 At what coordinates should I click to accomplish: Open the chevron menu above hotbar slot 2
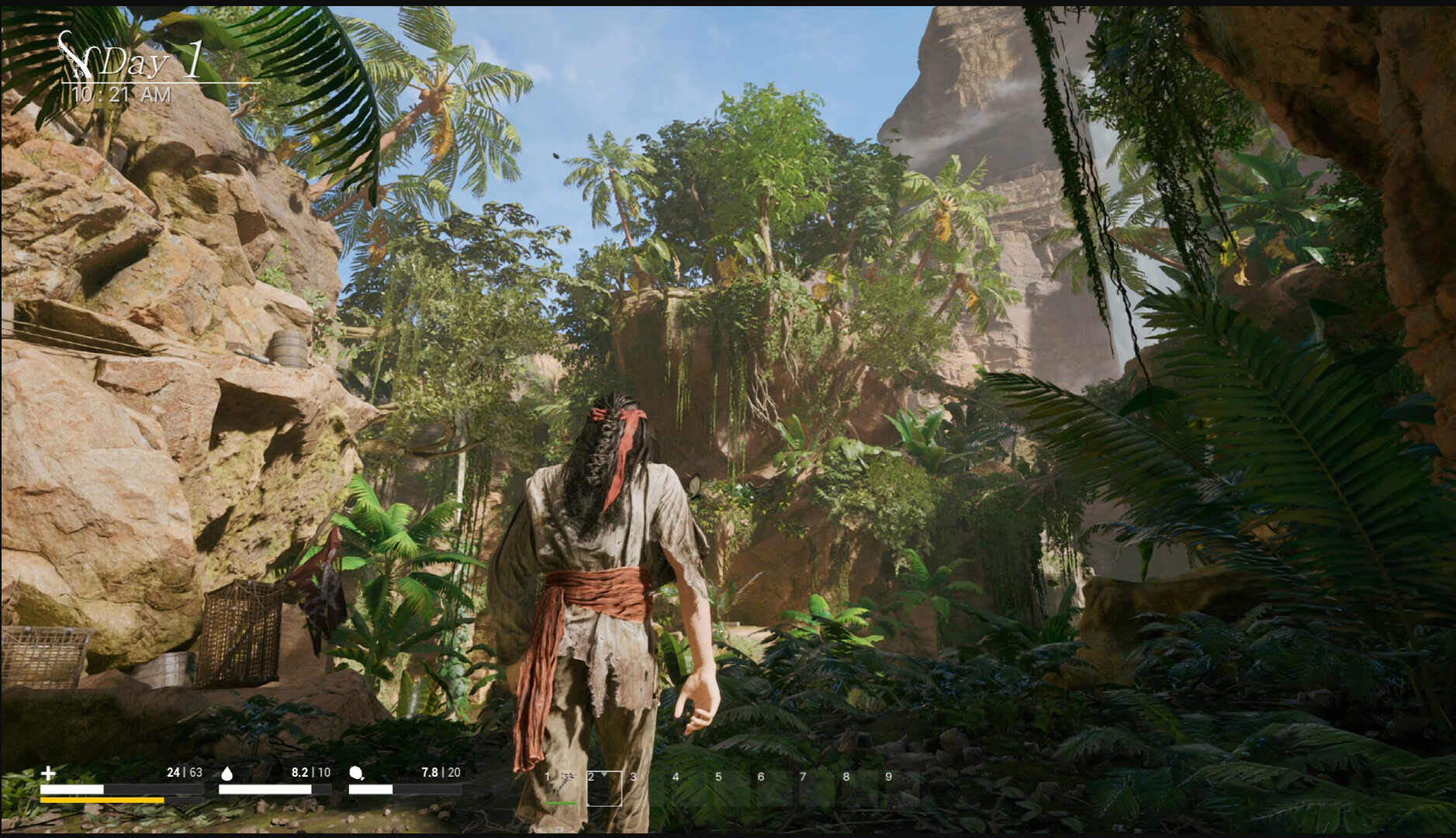[x=604, y=775]
